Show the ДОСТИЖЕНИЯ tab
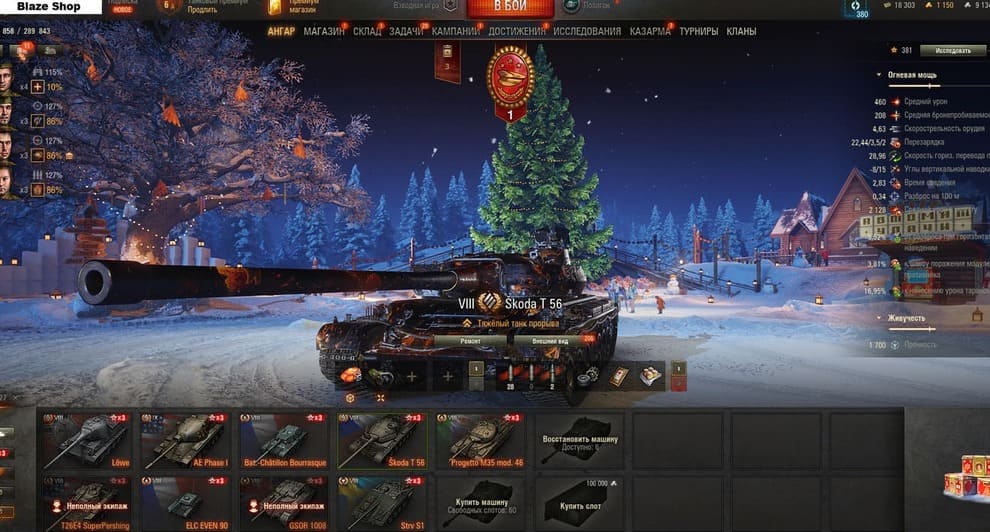Screen dimensions: 990x532 [x=517, y=32]
